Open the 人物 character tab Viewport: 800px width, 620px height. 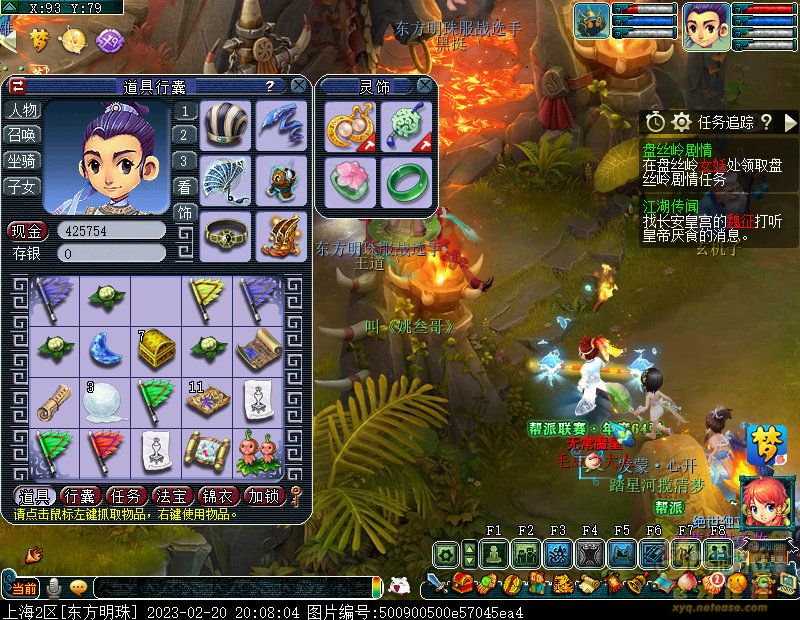click(22, 110)
